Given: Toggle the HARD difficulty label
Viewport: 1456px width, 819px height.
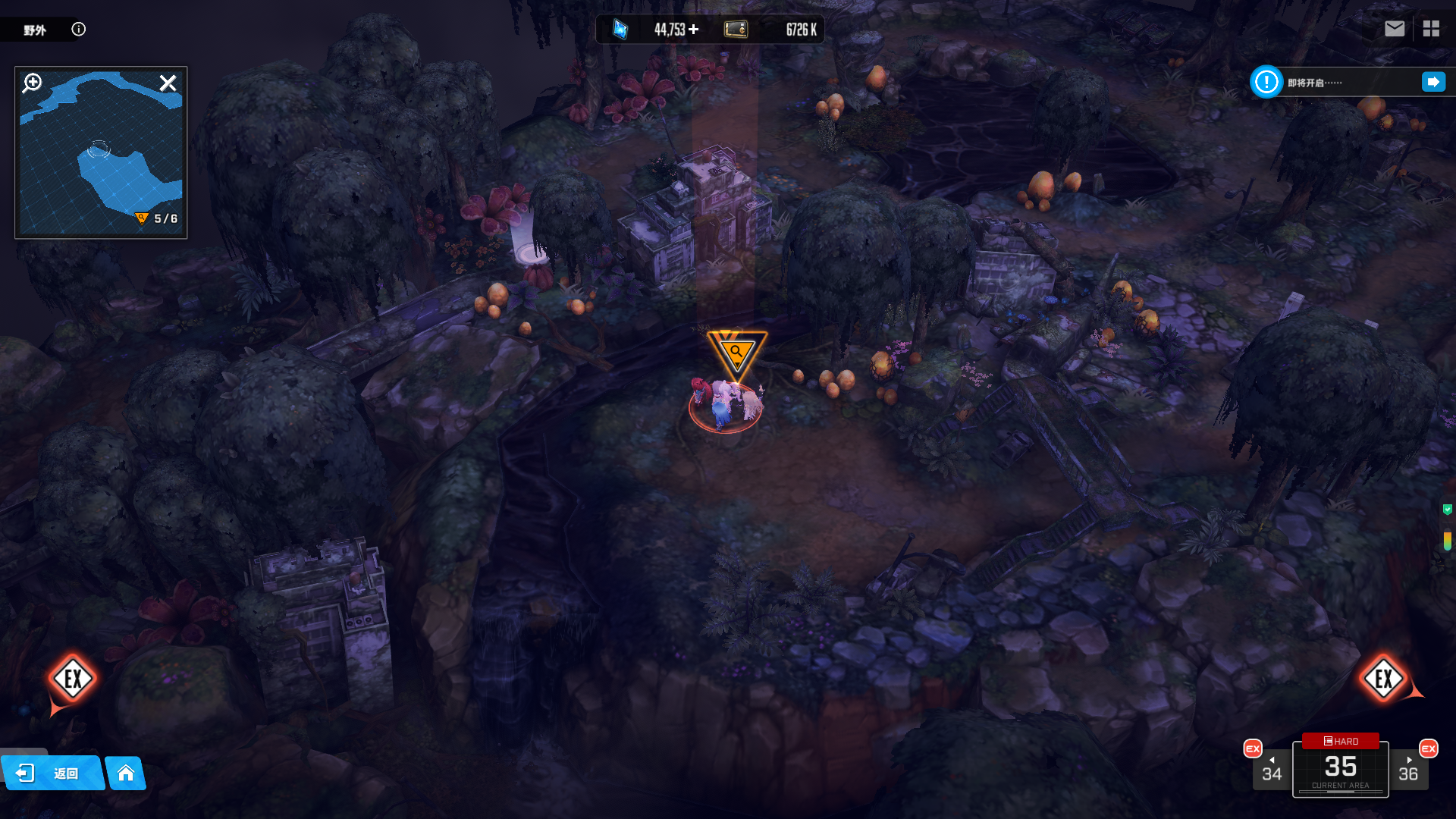Looking at the screenshot, I should click(1341, 741).
